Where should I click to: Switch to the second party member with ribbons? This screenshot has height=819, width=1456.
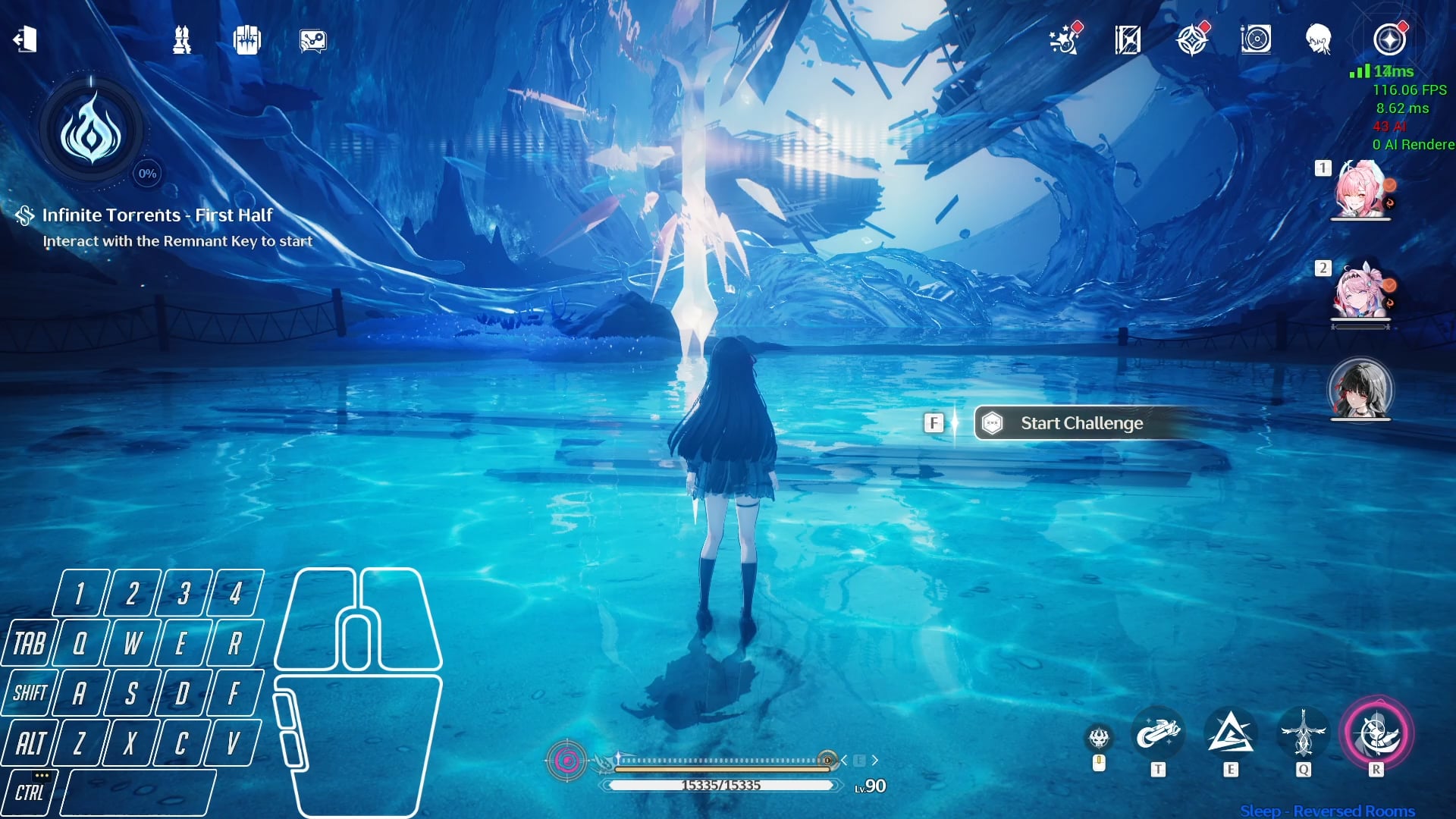click(1360, 292)
